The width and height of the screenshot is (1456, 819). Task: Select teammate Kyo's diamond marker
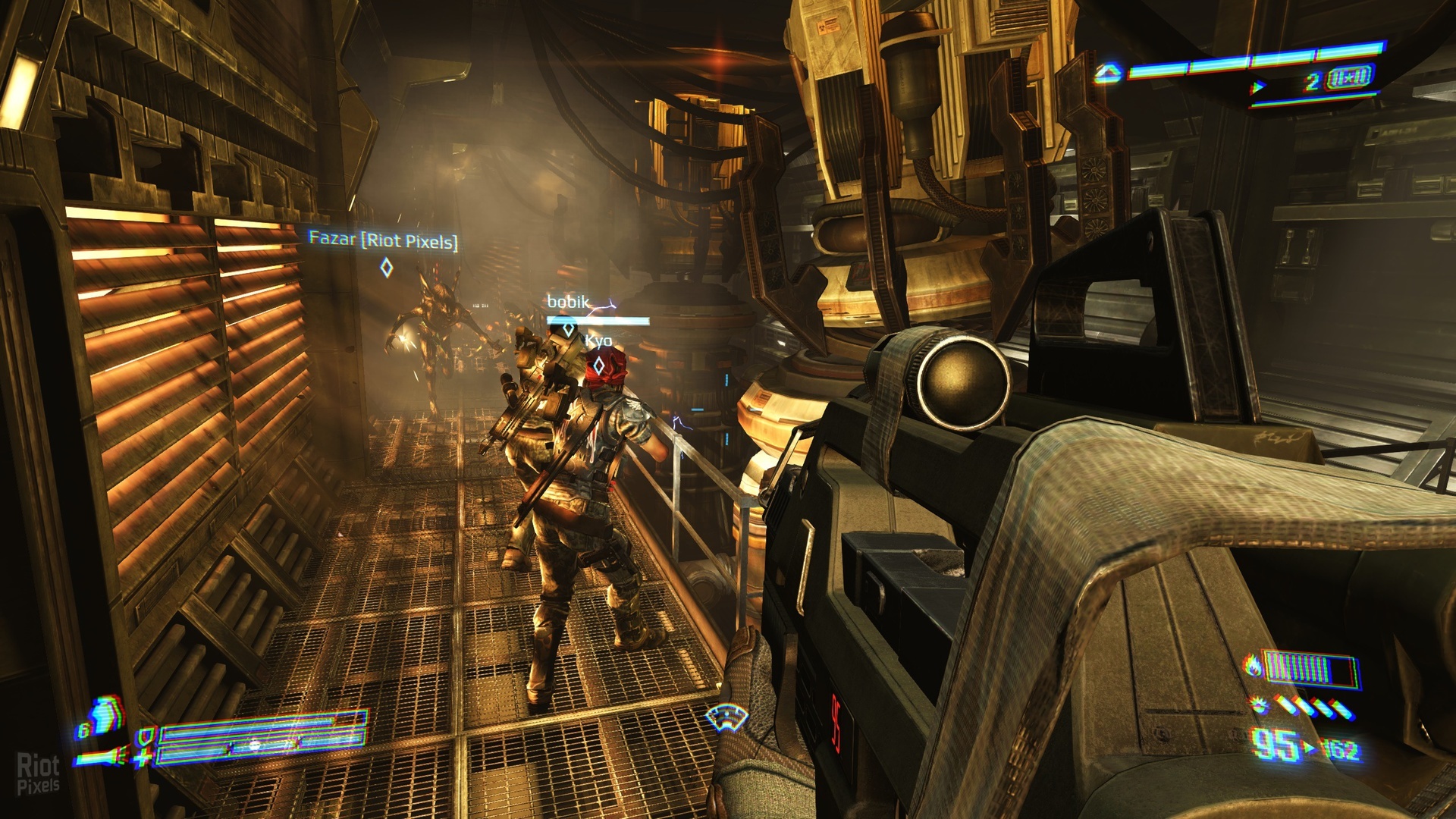point(598,366)
